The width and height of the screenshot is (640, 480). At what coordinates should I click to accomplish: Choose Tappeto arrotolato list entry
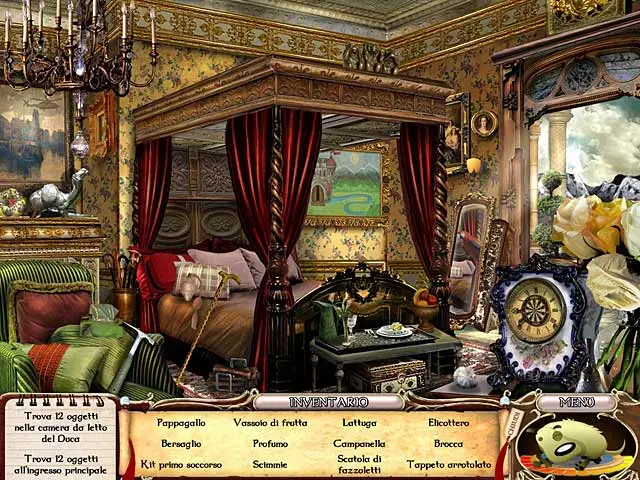[x=448, y=464]
